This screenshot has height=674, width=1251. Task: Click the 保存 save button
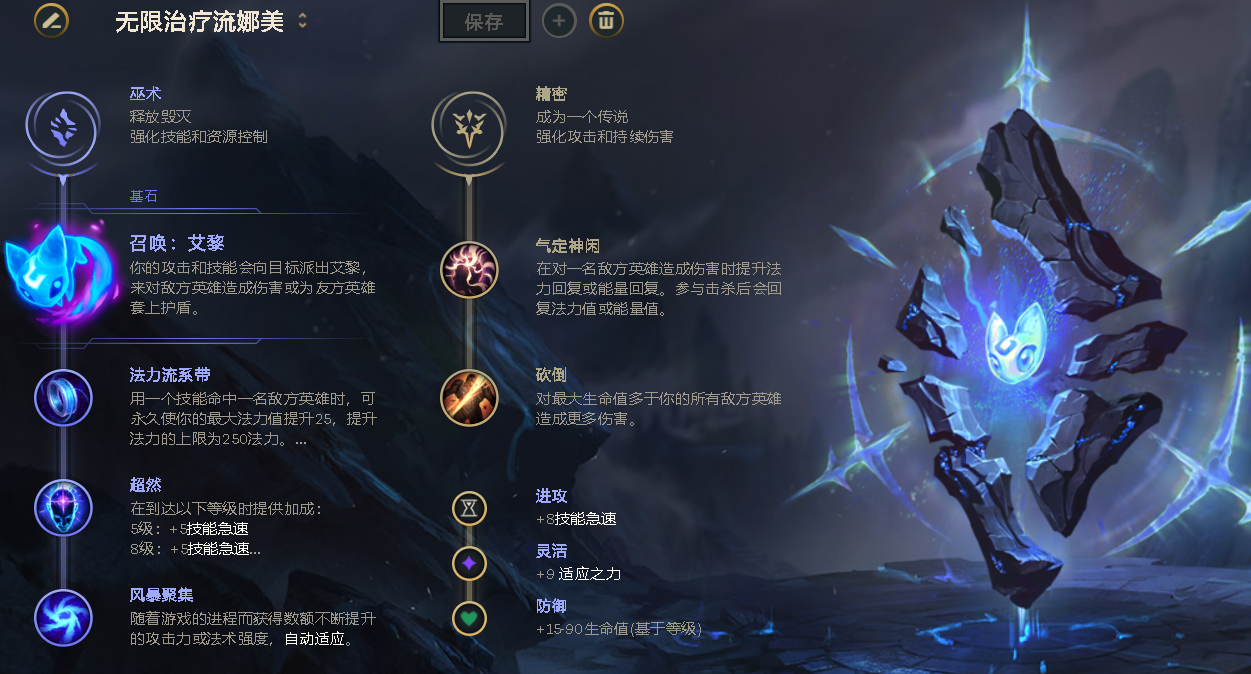[484, 21]
